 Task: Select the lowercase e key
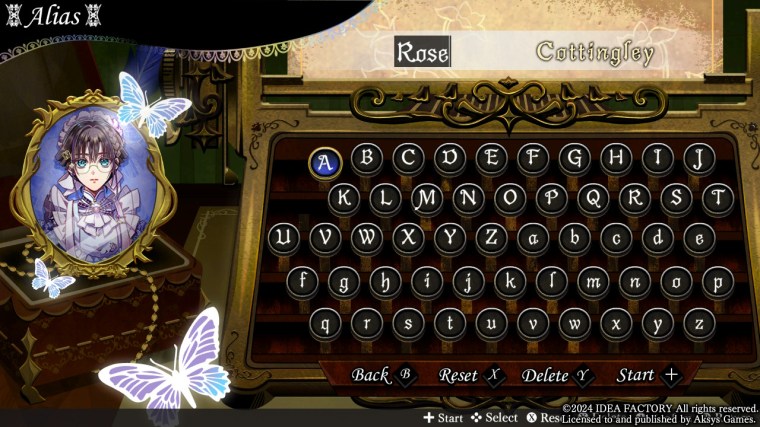pyautogui.click(x=699, y=238)
